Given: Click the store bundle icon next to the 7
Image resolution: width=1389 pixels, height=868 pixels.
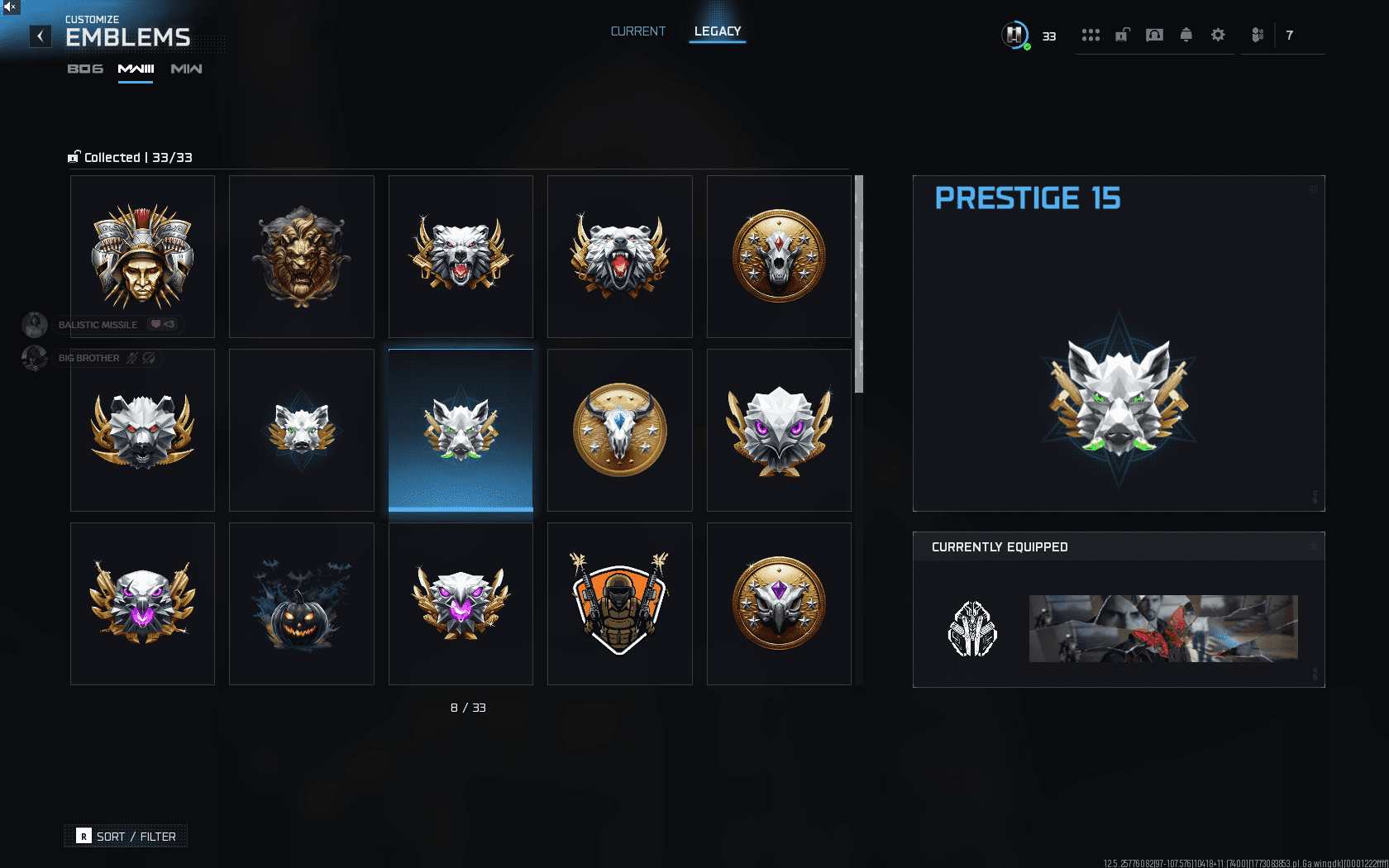Looking at the screenshot, I should coord(1258,35).
